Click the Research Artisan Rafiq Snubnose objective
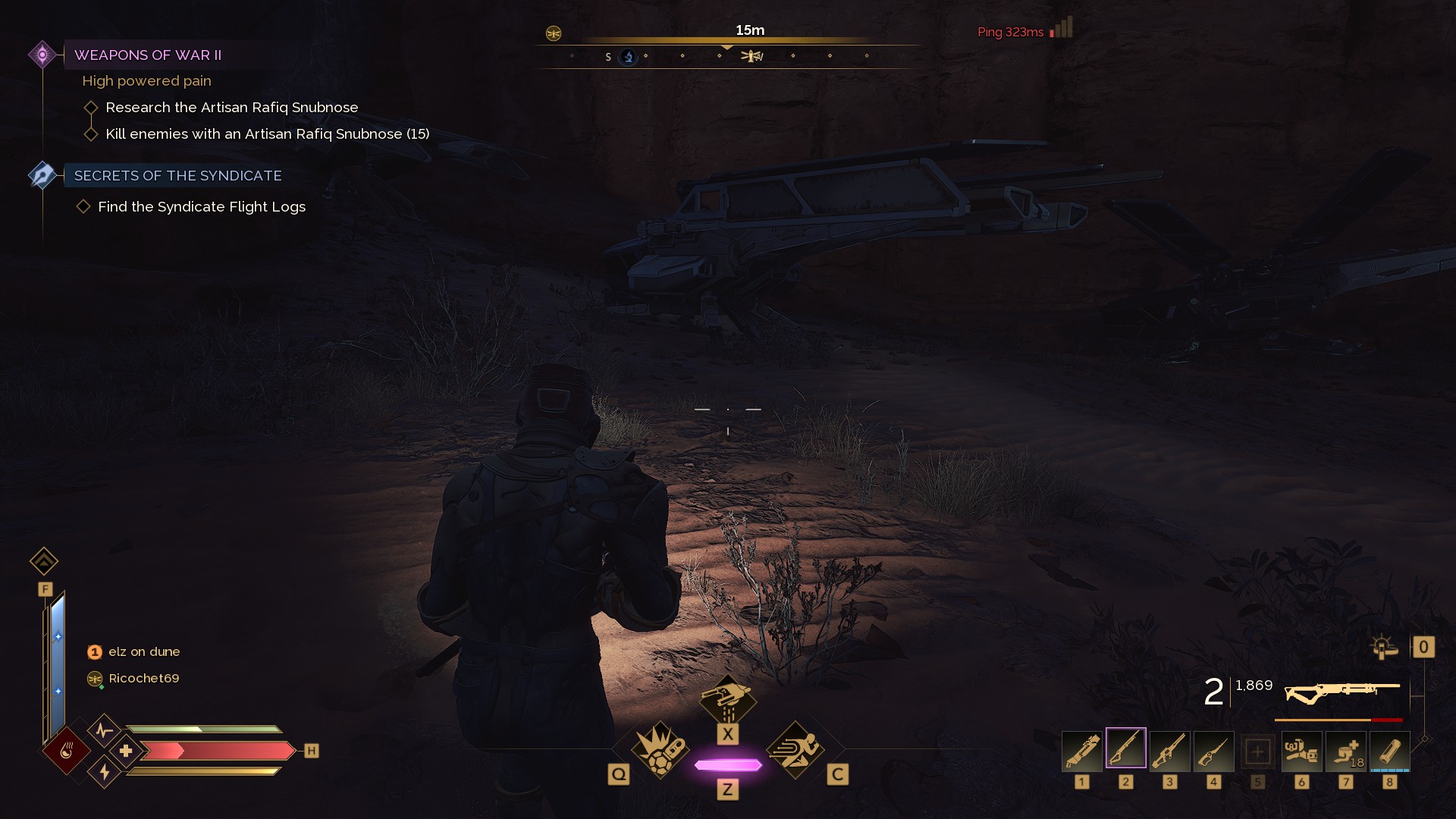 (x=231, y=108)
